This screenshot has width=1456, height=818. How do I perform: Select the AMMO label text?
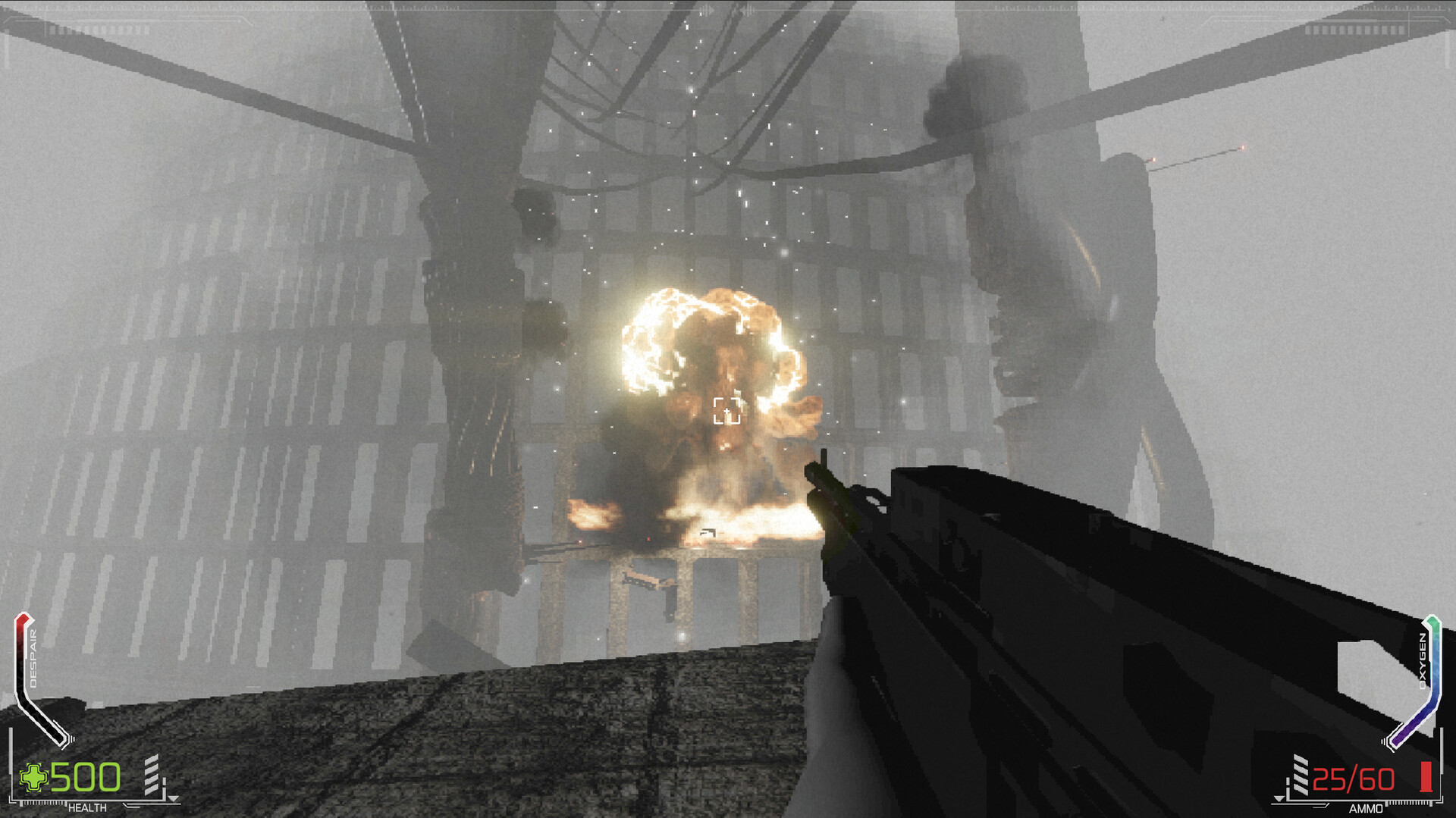click(x=1367, y=807)
